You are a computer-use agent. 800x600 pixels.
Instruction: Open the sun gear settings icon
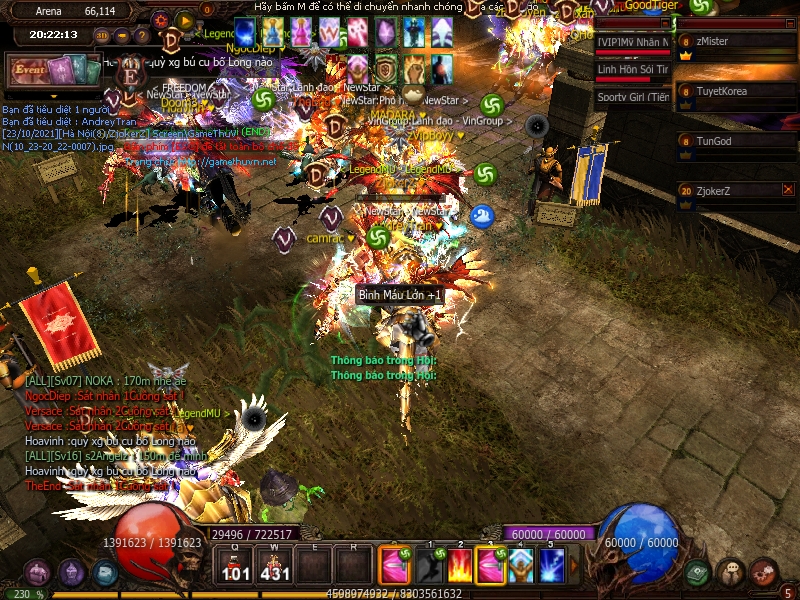pyautogui.click(x=161, y=18)
